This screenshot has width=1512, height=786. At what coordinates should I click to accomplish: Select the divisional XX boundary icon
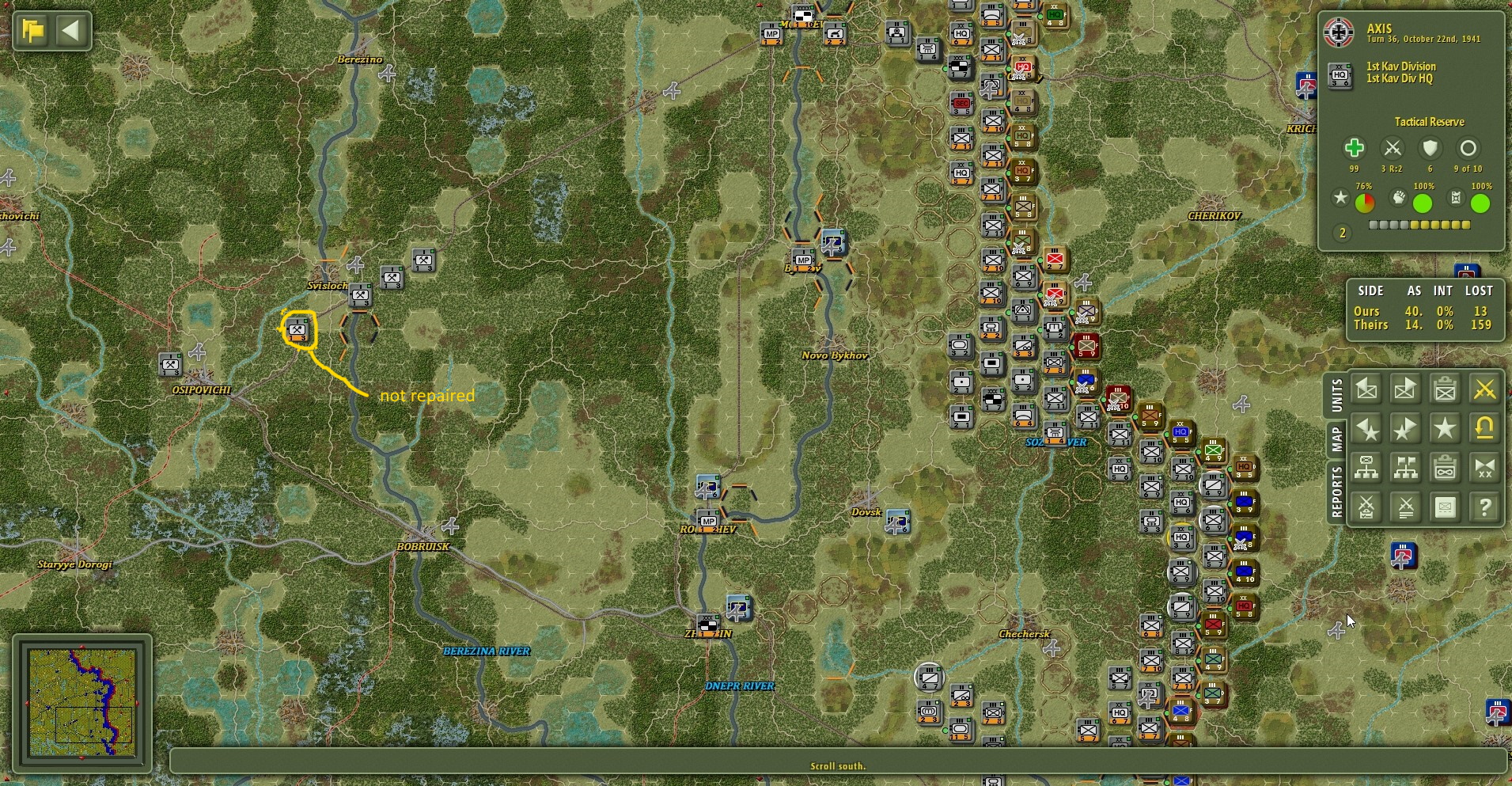point(1486,467)
